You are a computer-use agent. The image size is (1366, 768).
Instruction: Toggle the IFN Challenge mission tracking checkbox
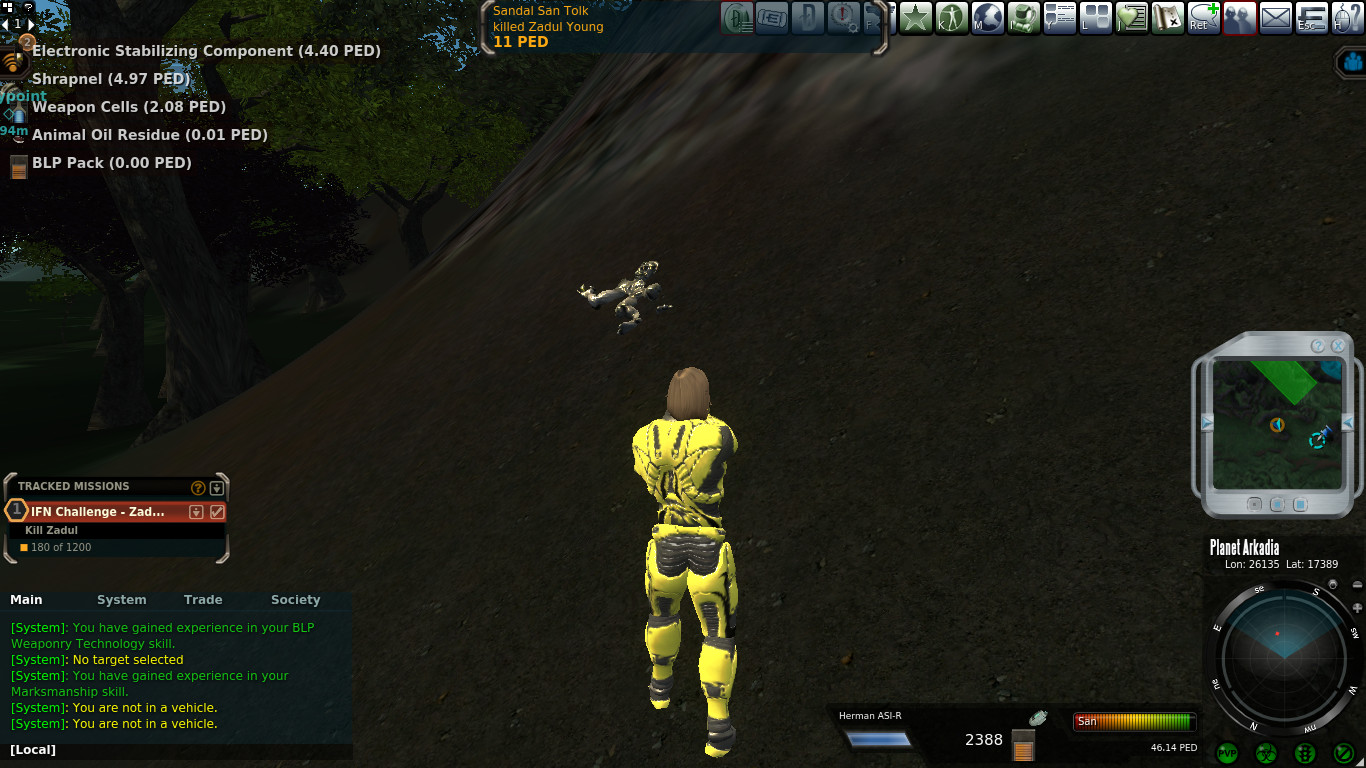click(x=217, y=512)
